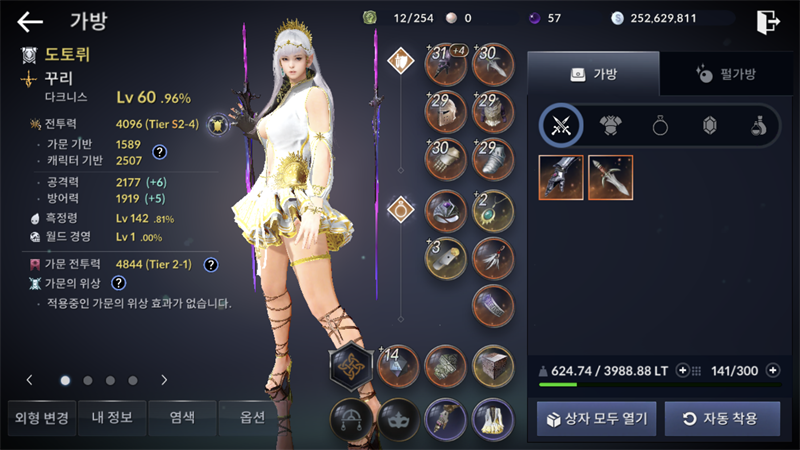The width and height of the screenshot is (800, 450).
Task: View 내 정보 character info
Action: pyautogui.click(x=110, y=417)
